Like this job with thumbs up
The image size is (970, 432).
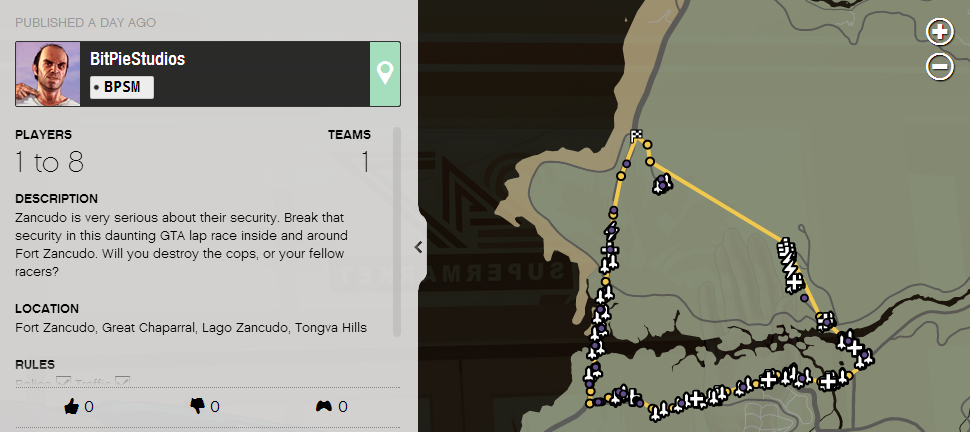tap(71, 406)
